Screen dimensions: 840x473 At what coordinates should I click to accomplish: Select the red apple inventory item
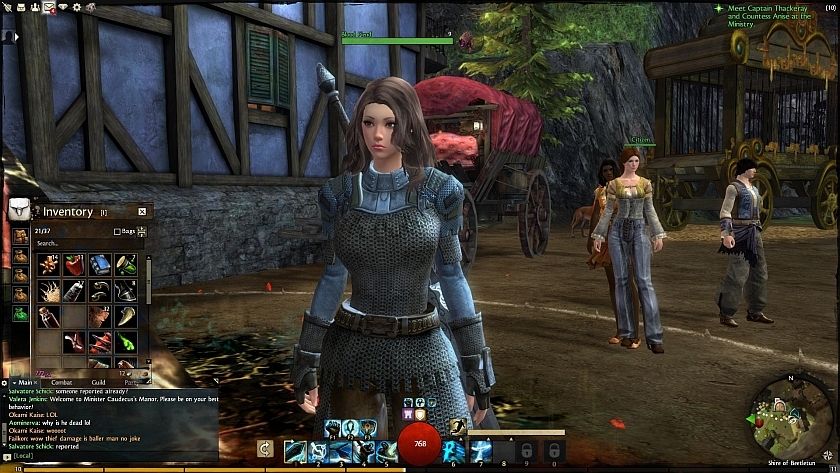(73, 264)
